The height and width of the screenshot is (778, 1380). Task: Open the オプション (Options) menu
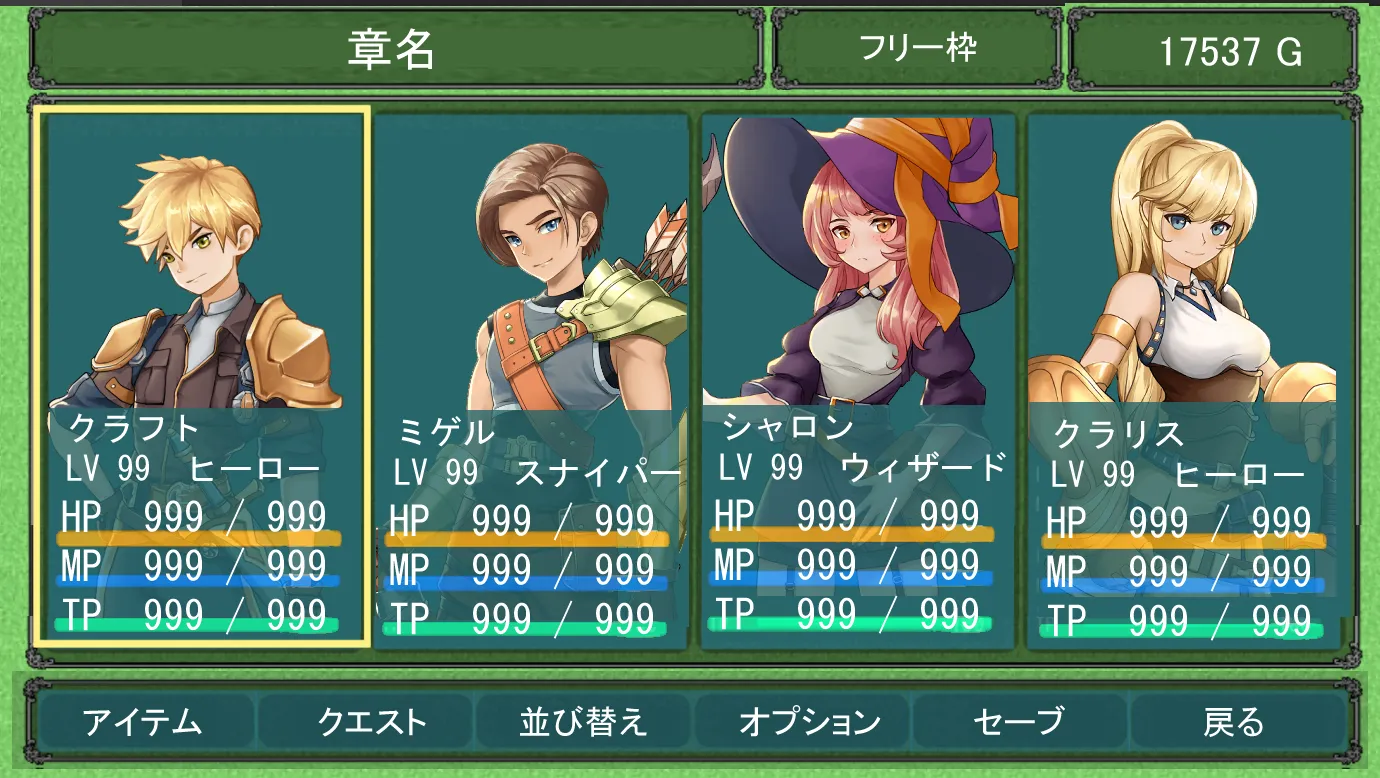(809, 721)
